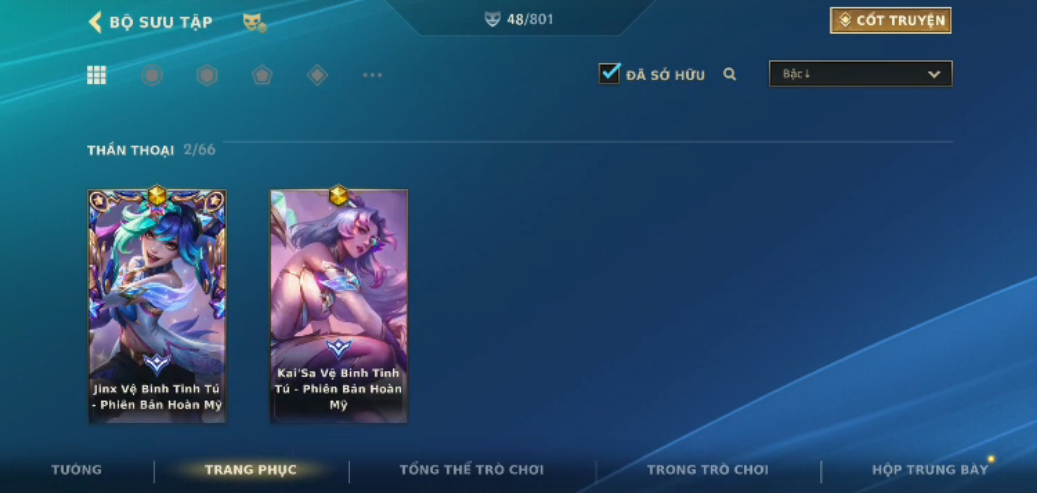Open the Trong Trò Chơi tab
The height and width of the screenshot is (493, 1037).
tap(708, 470)
